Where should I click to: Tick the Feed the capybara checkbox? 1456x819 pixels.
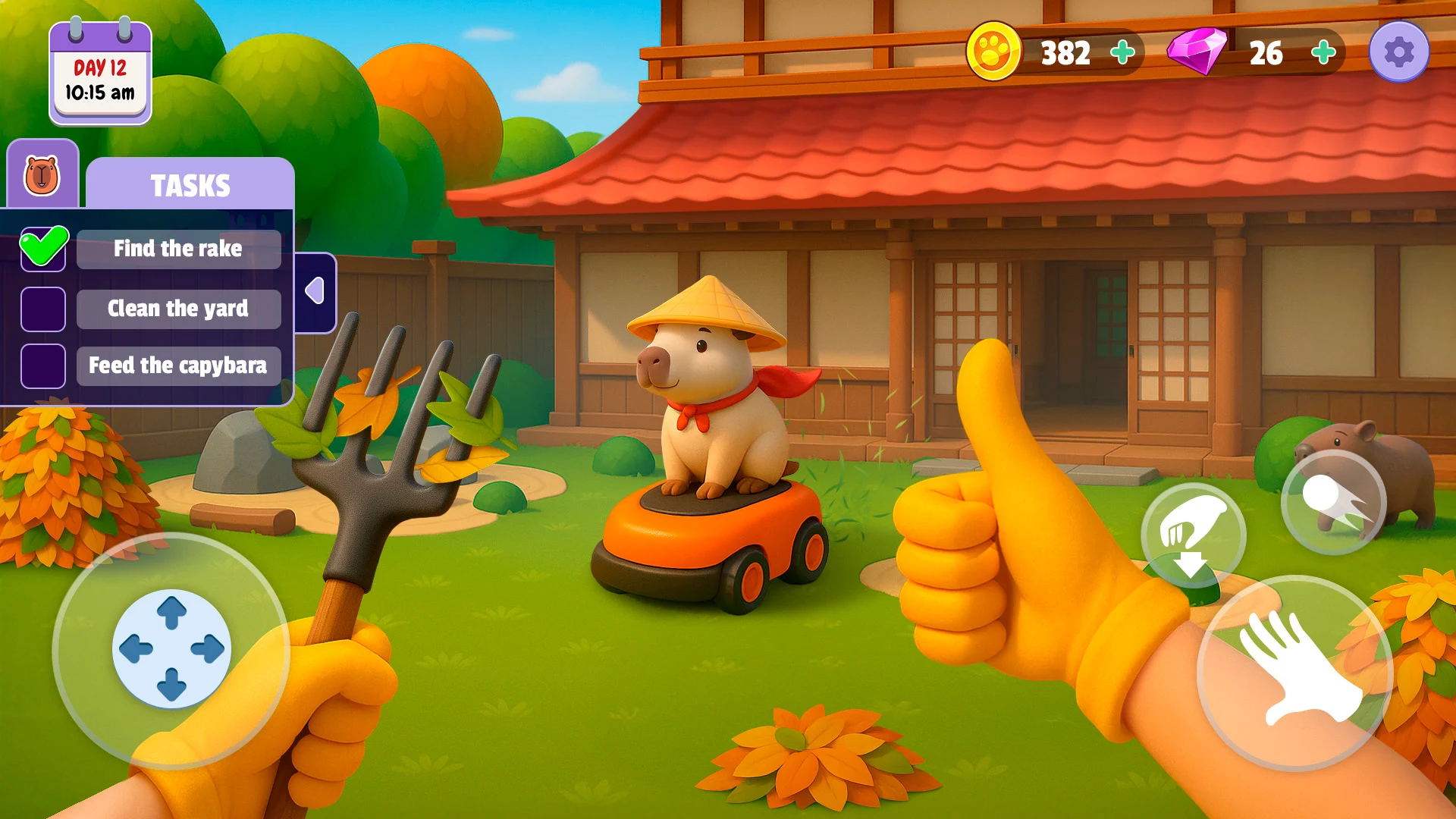[43, 366]
